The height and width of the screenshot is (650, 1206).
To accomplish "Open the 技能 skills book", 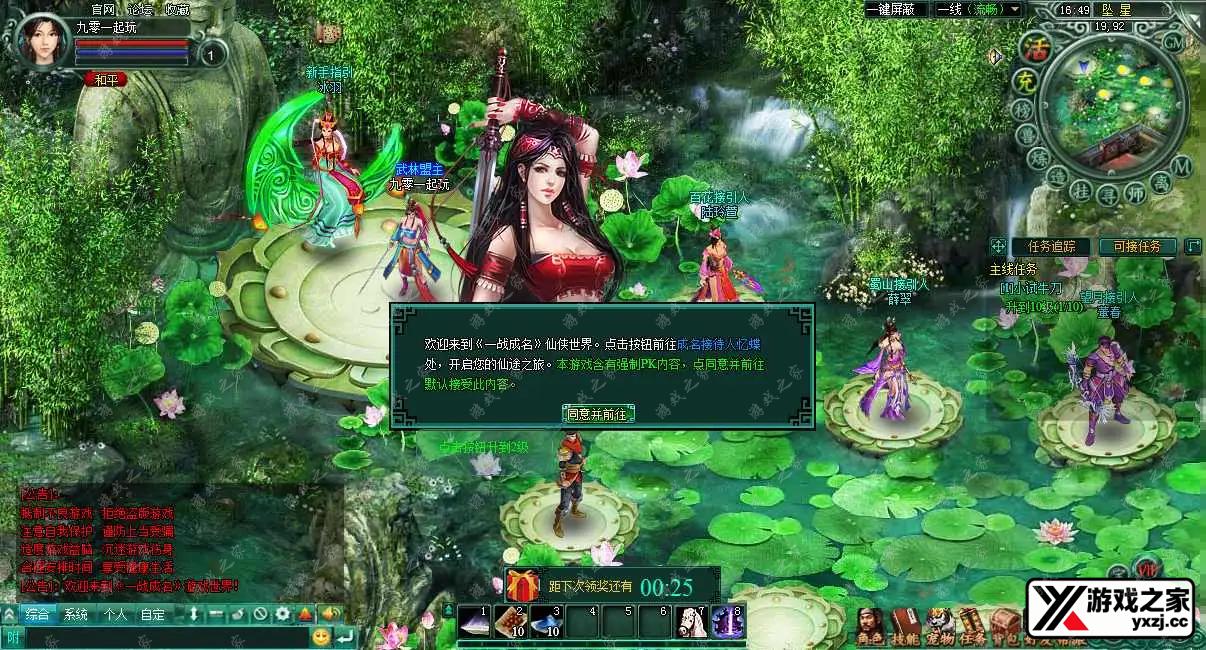I will pos(905,624).
